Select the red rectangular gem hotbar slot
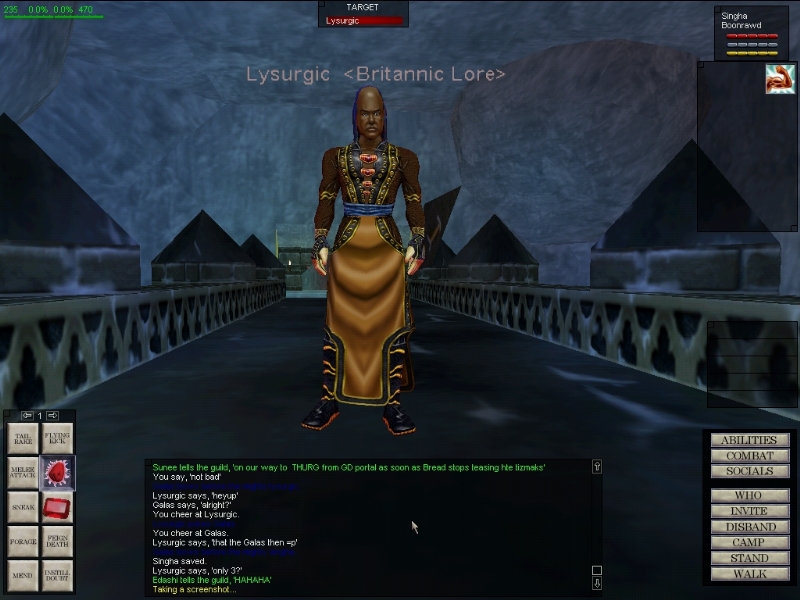800x600 pixels. [x=57, y=507]
